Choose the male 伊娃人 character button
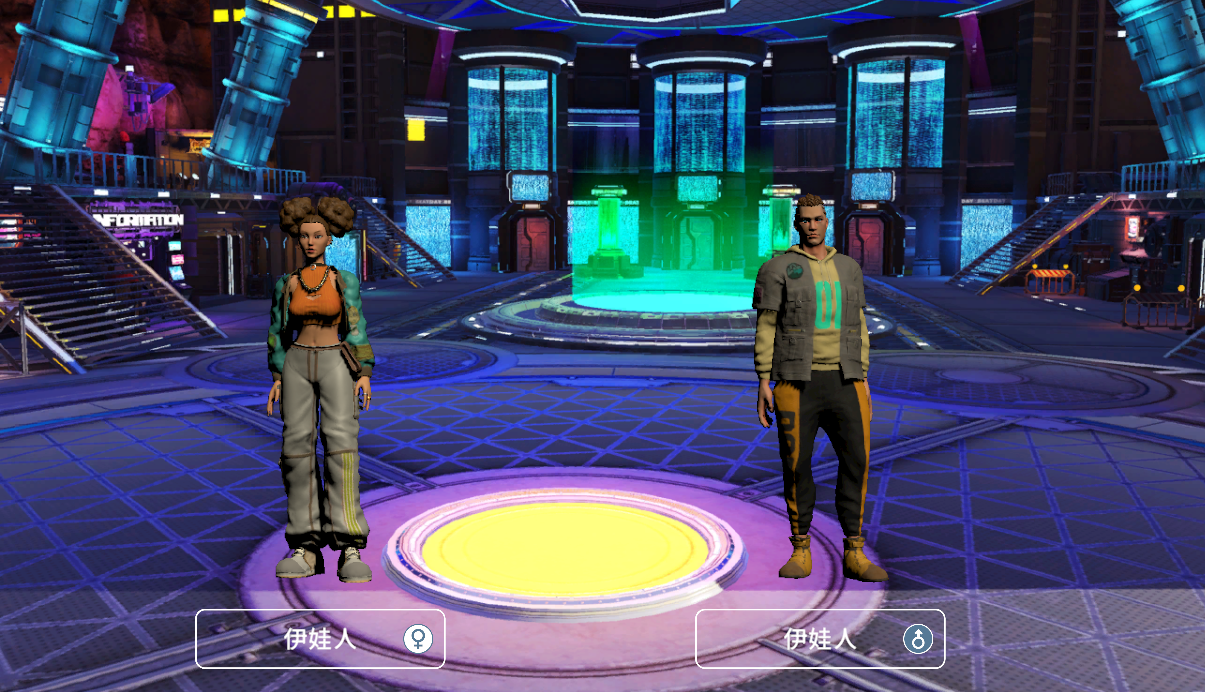1205x692 pixels. (x=820, y=638)
